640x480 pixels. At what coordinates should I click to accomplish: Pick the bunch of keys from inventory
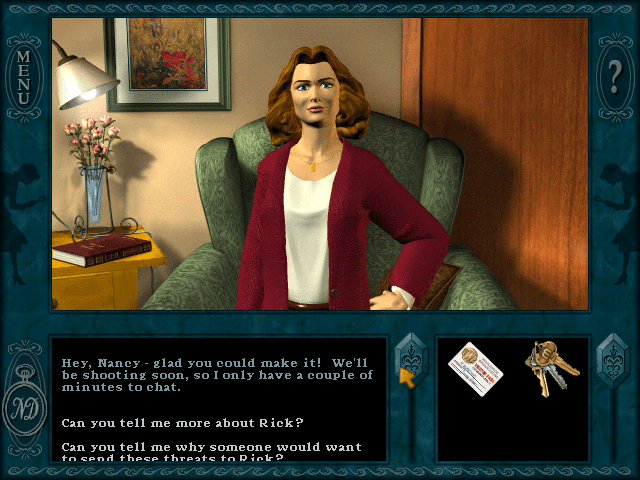click(x=548, y=368)
